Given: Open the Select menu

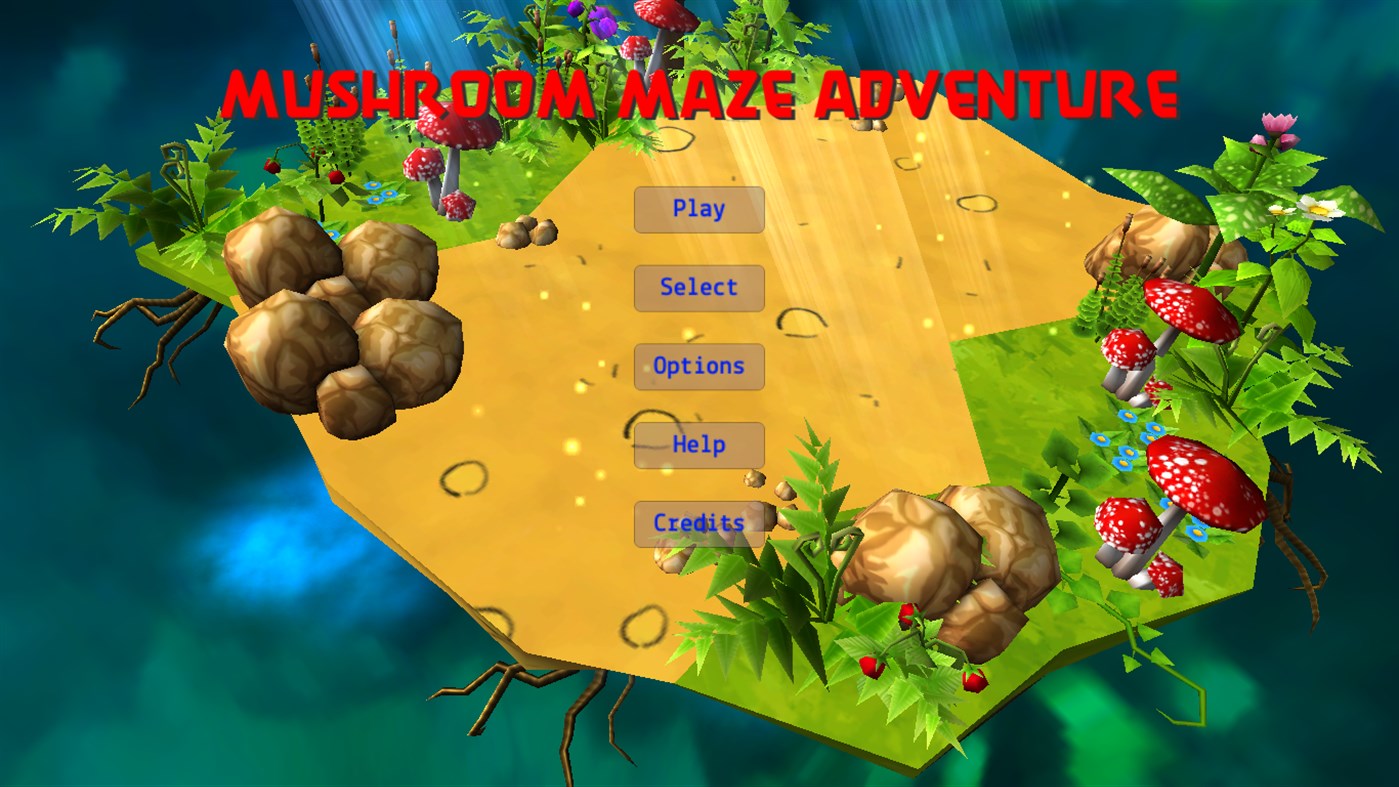Looking at the screenshot, I should point(699,288).
